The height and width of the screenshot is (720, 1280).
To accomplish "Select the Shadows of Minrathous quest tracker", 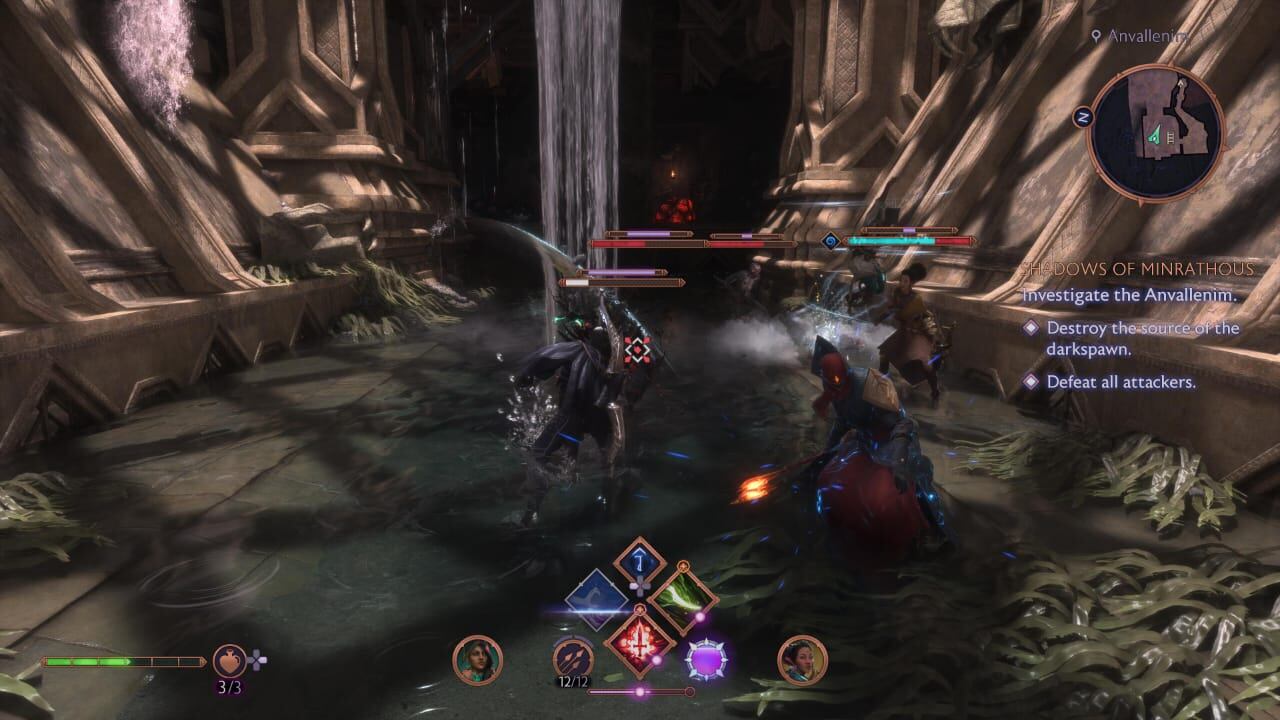I will 1136,270.
